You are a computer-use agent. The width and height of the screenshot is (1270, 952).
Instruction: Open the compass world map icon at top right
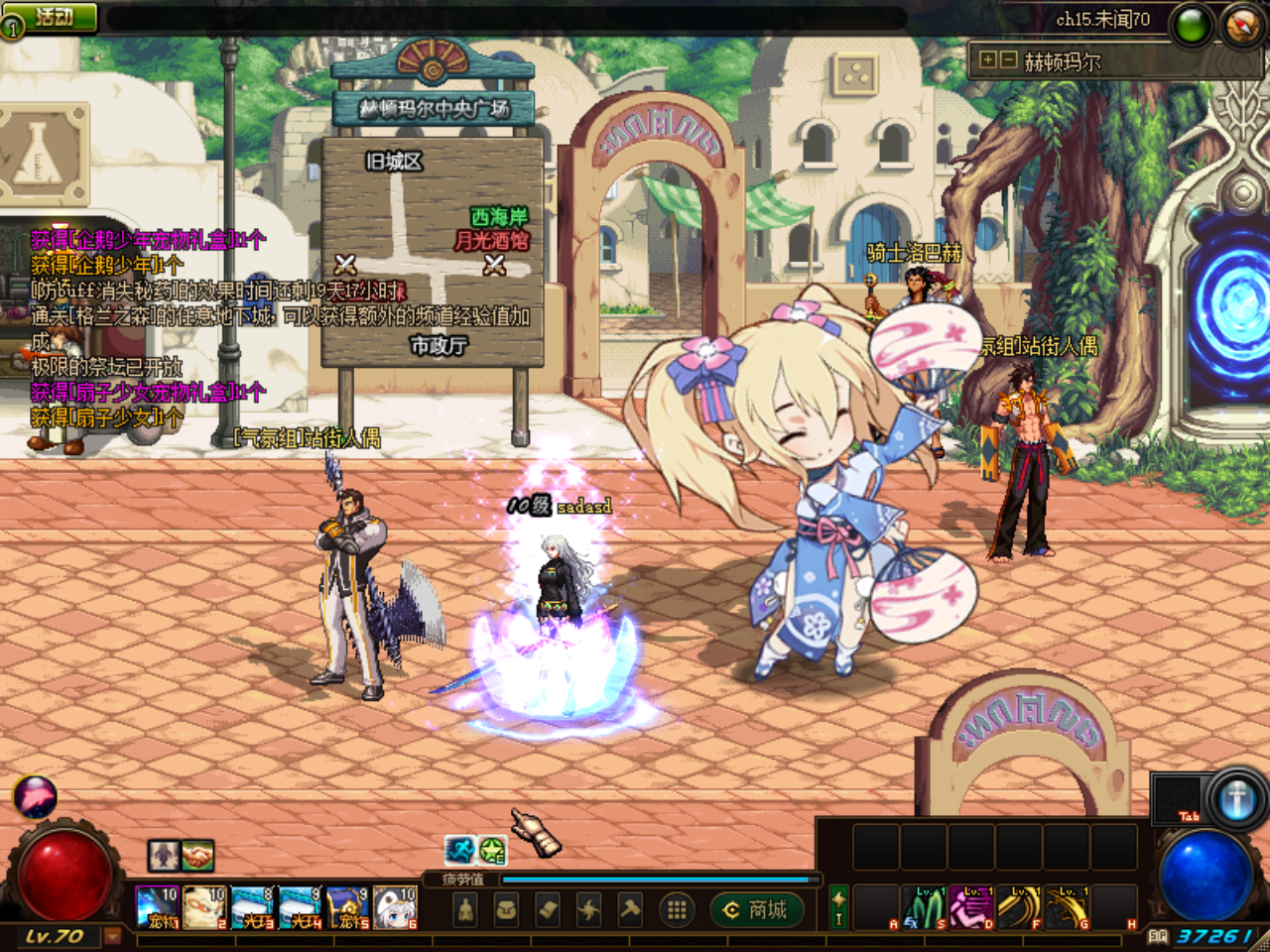pos(1240,21)
